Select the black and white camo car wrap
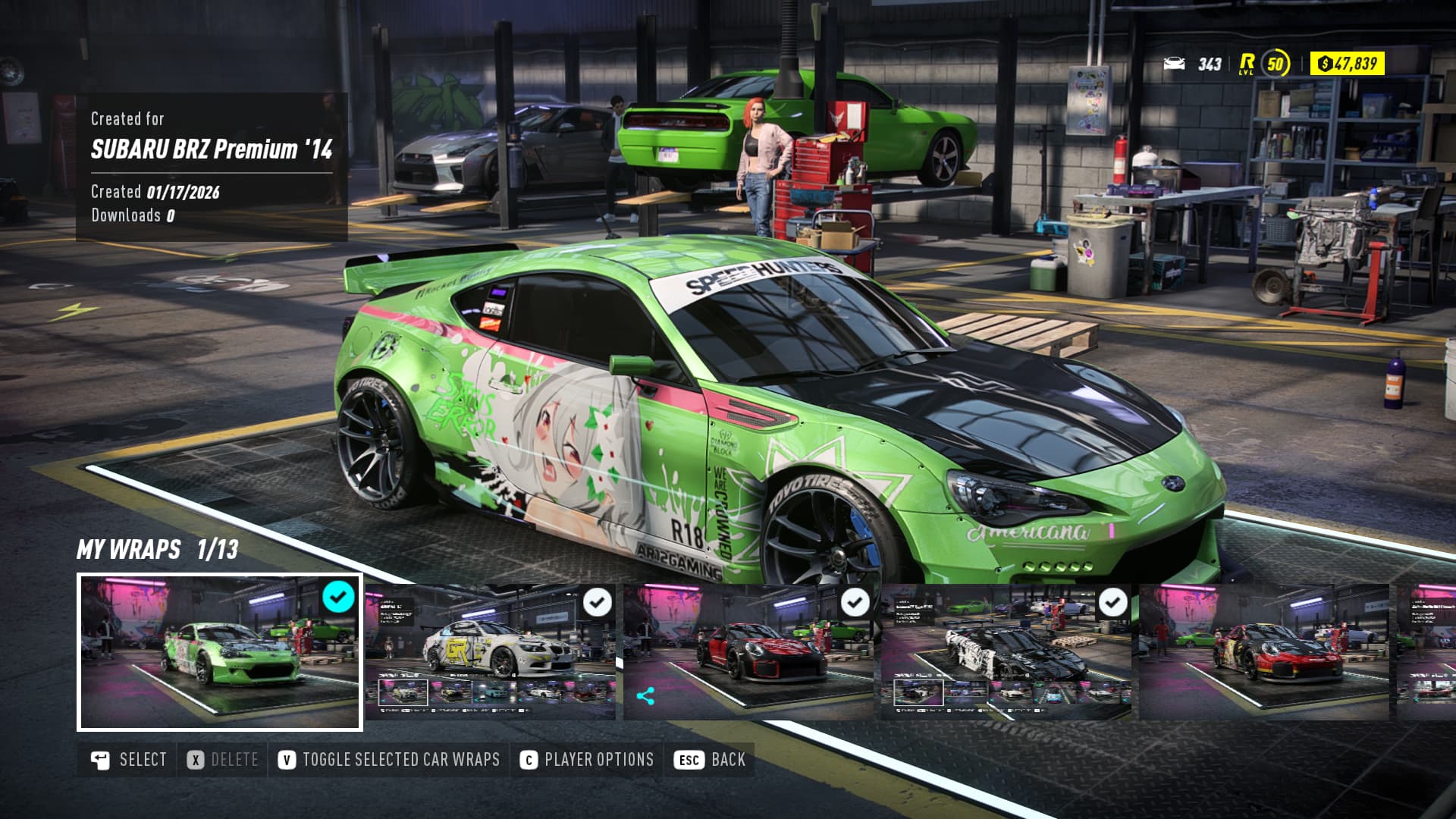Screen dimensions: 1456x819 (1006, 652)
